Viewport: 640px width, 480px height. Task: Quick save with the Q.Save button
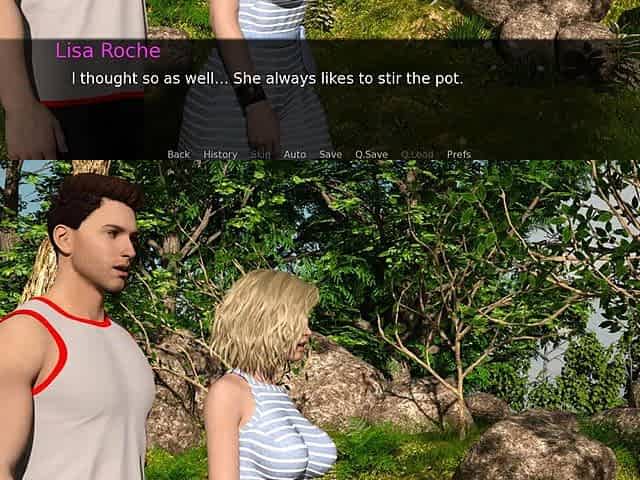[x=371, y=155]
